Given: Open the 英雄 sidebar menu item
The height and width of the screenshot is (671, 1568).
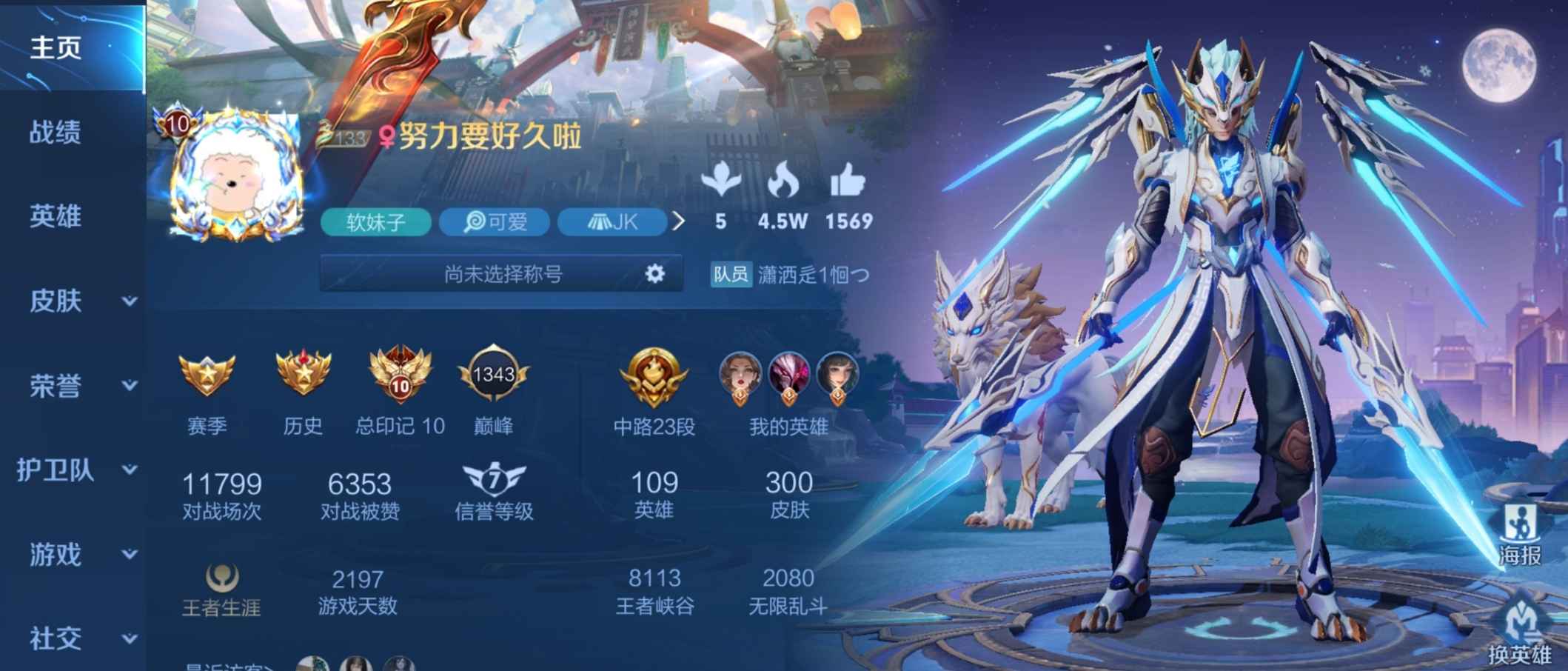Looking at the screenshot, I should [55, 217].
